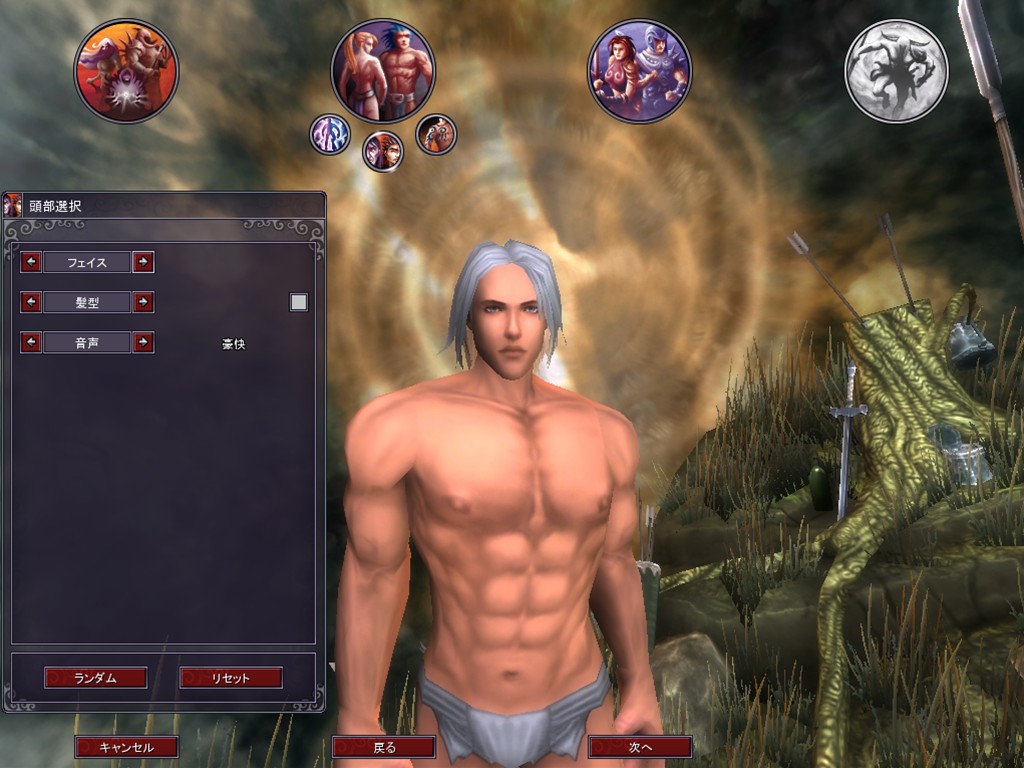Pick the grey hair color swatch
Viewport: 1024px width, 768px height.
[x=298, y=302]
